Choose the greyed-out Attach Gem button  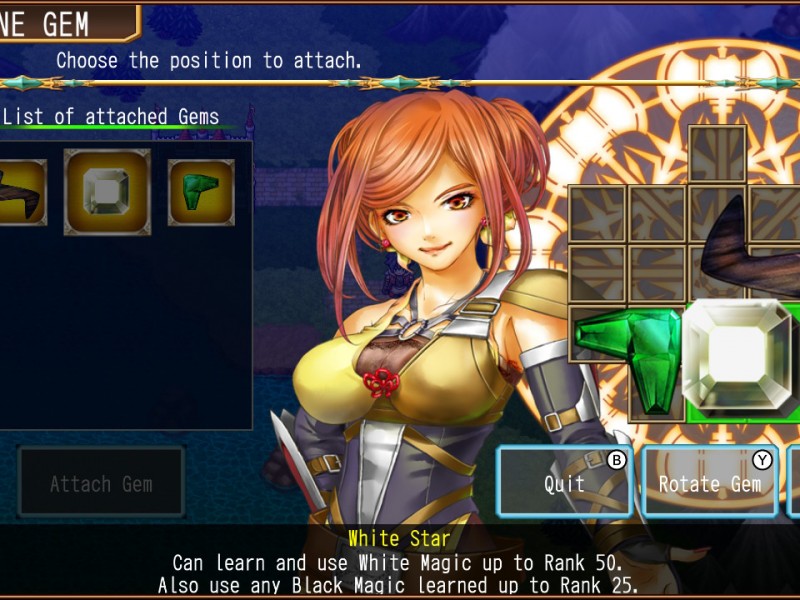pos(101,484)
